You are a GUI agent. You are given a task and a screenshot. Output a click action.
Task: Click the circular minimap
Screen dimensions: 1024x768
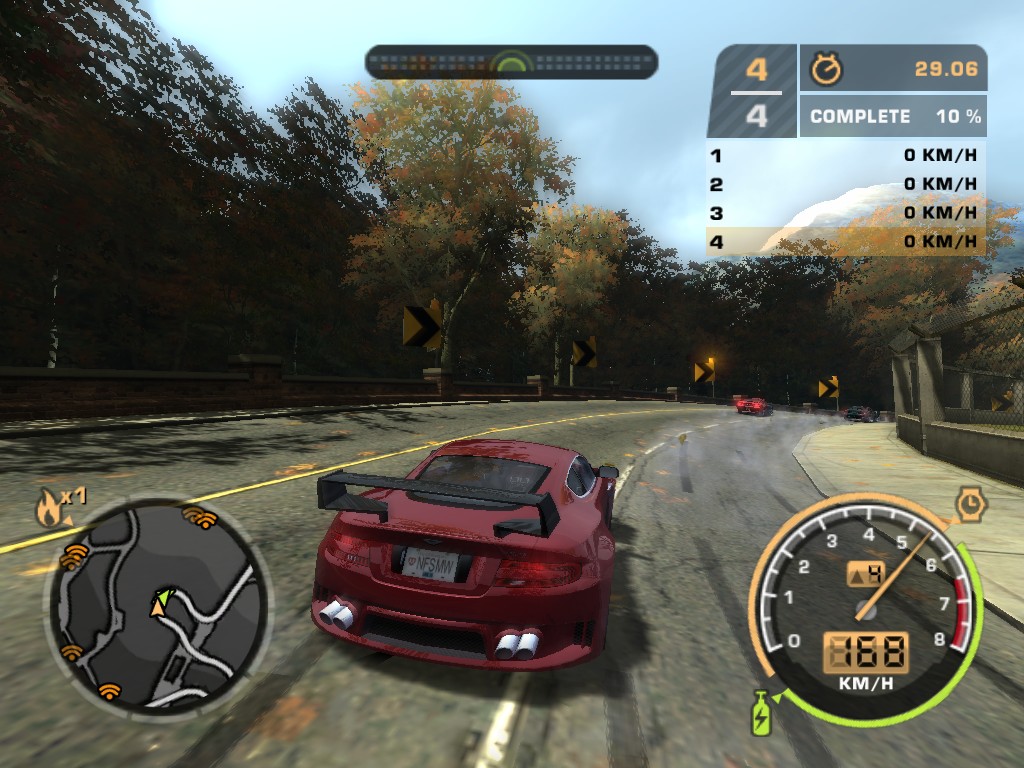(155, 605)
